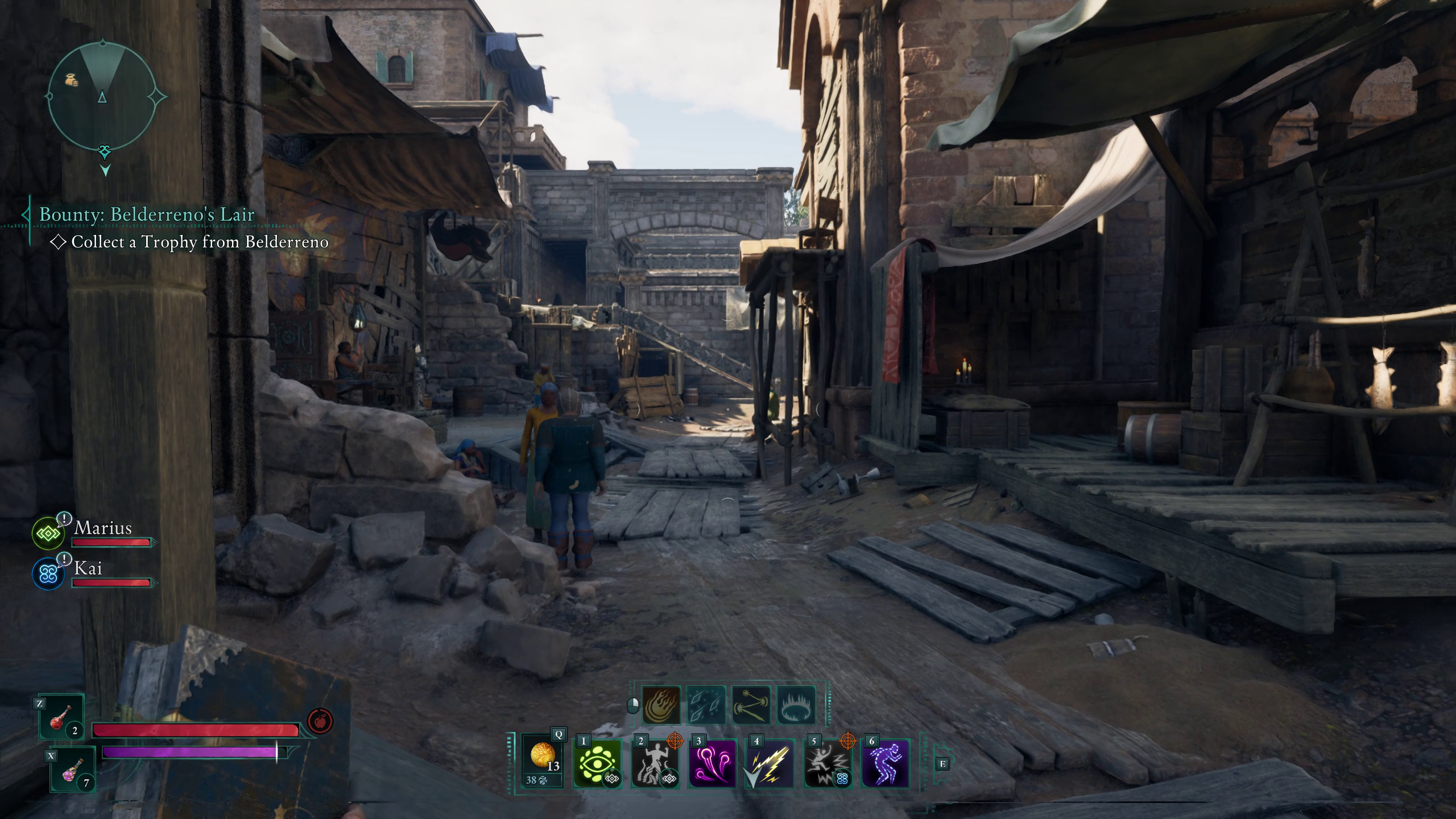
Task: Select the bouncing bolt grimoire spell
Action: 751,705
